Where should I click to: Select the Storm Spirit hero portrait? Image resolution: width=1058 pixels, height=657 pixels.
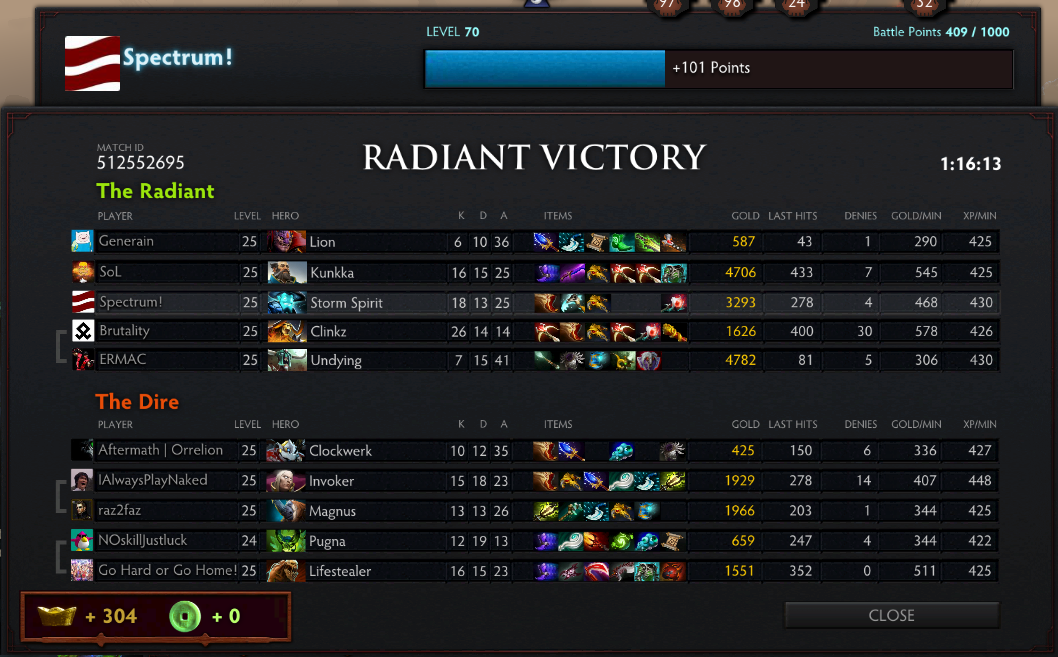(x=286, y=302)
